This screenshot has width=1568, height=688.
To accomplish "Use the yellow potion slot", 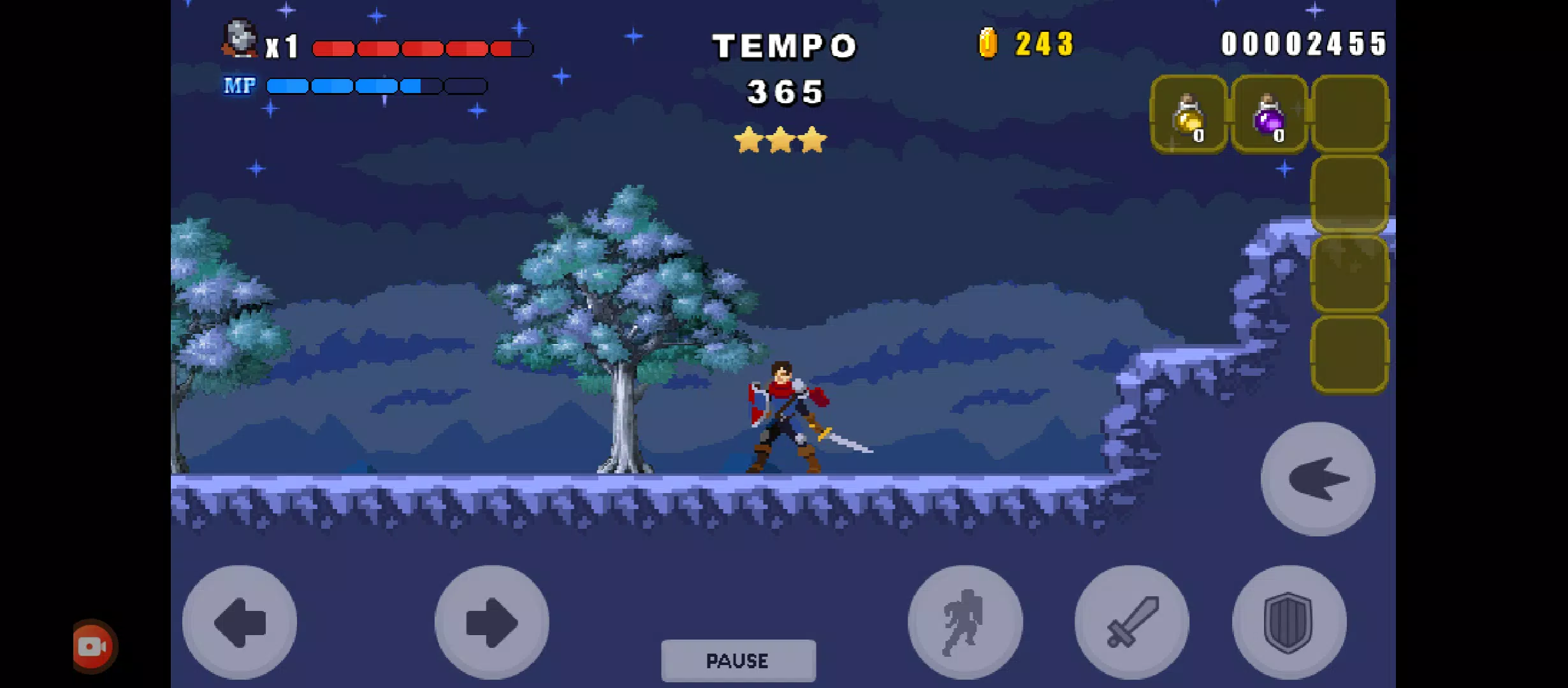I will 1189,115.
